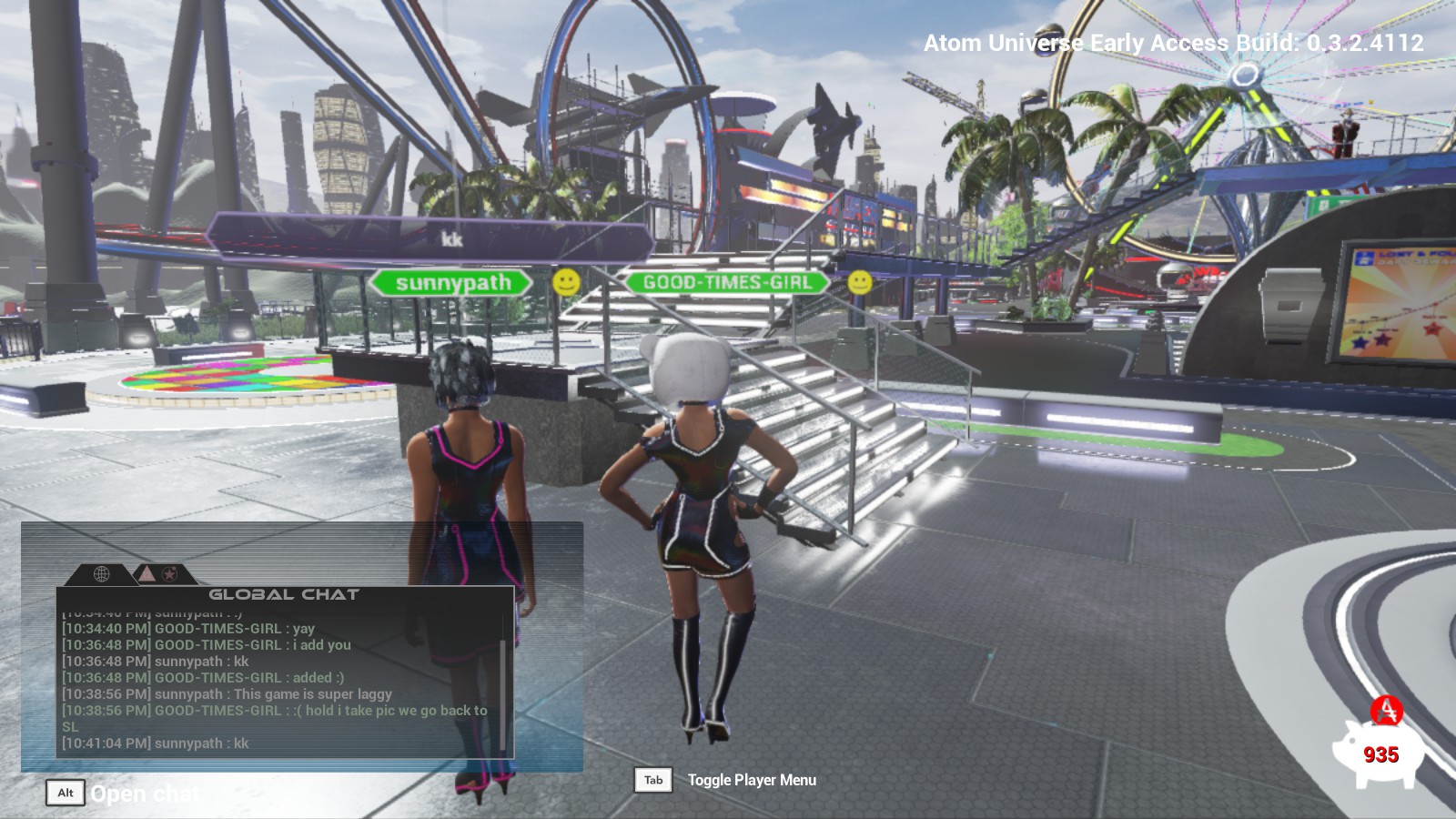Image resolution: width=1456 pixels, height=819 pixels.
Task: Click inside the Global Chat message log
Action: [273, 682]
